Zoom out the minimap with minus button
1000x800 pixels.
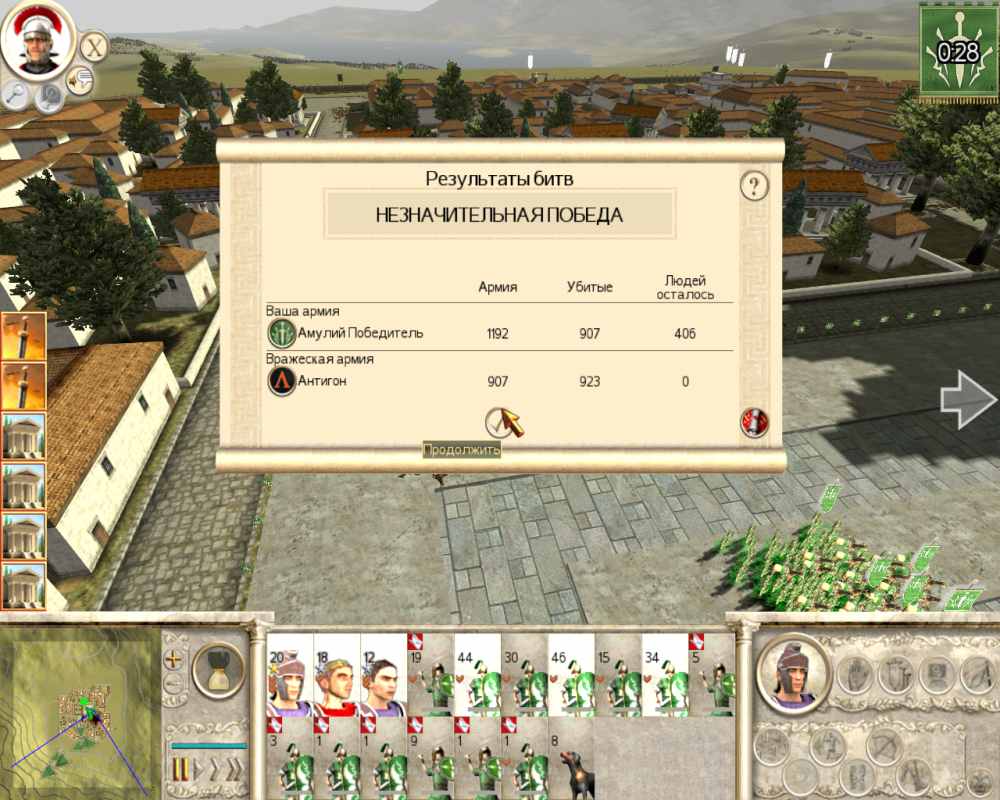[175, 683]
